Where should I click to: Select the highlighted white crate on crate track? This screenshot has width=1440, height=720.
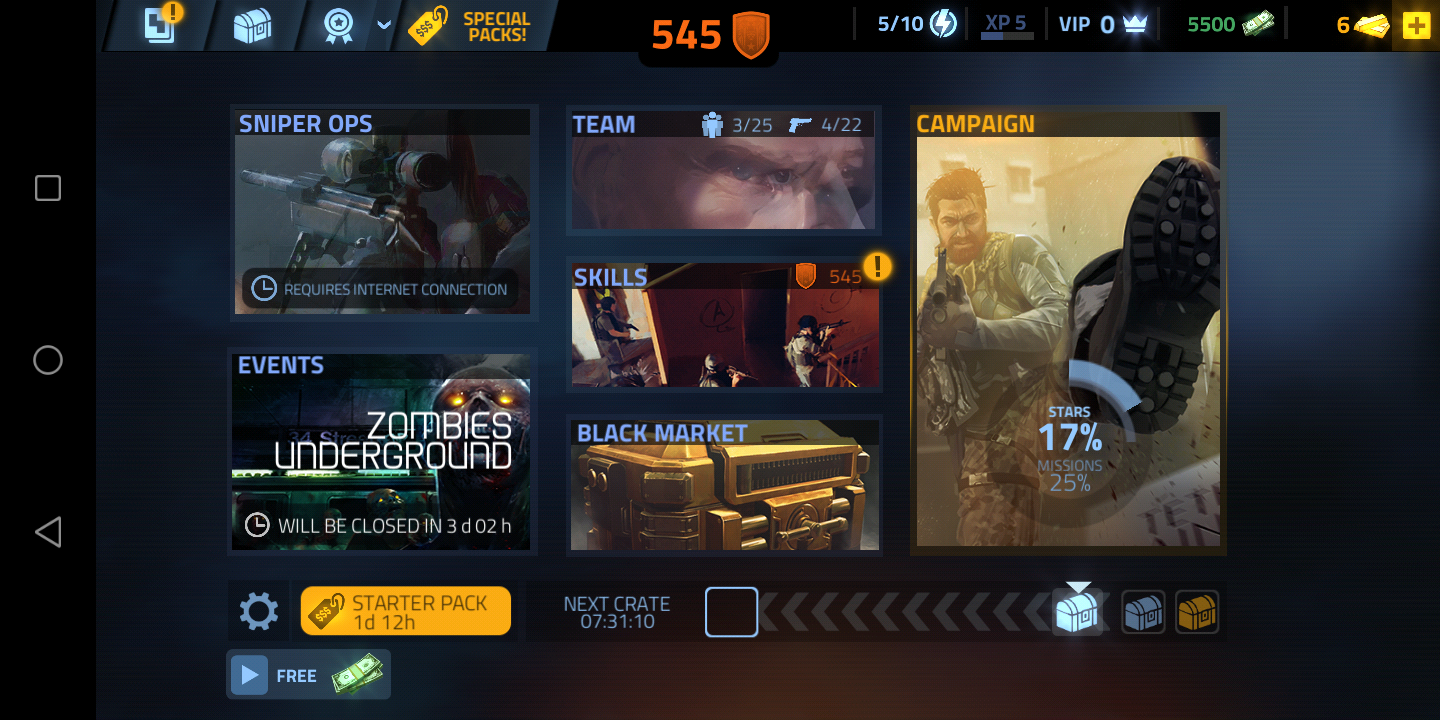pyautogui.click(x=1077, y=611)
